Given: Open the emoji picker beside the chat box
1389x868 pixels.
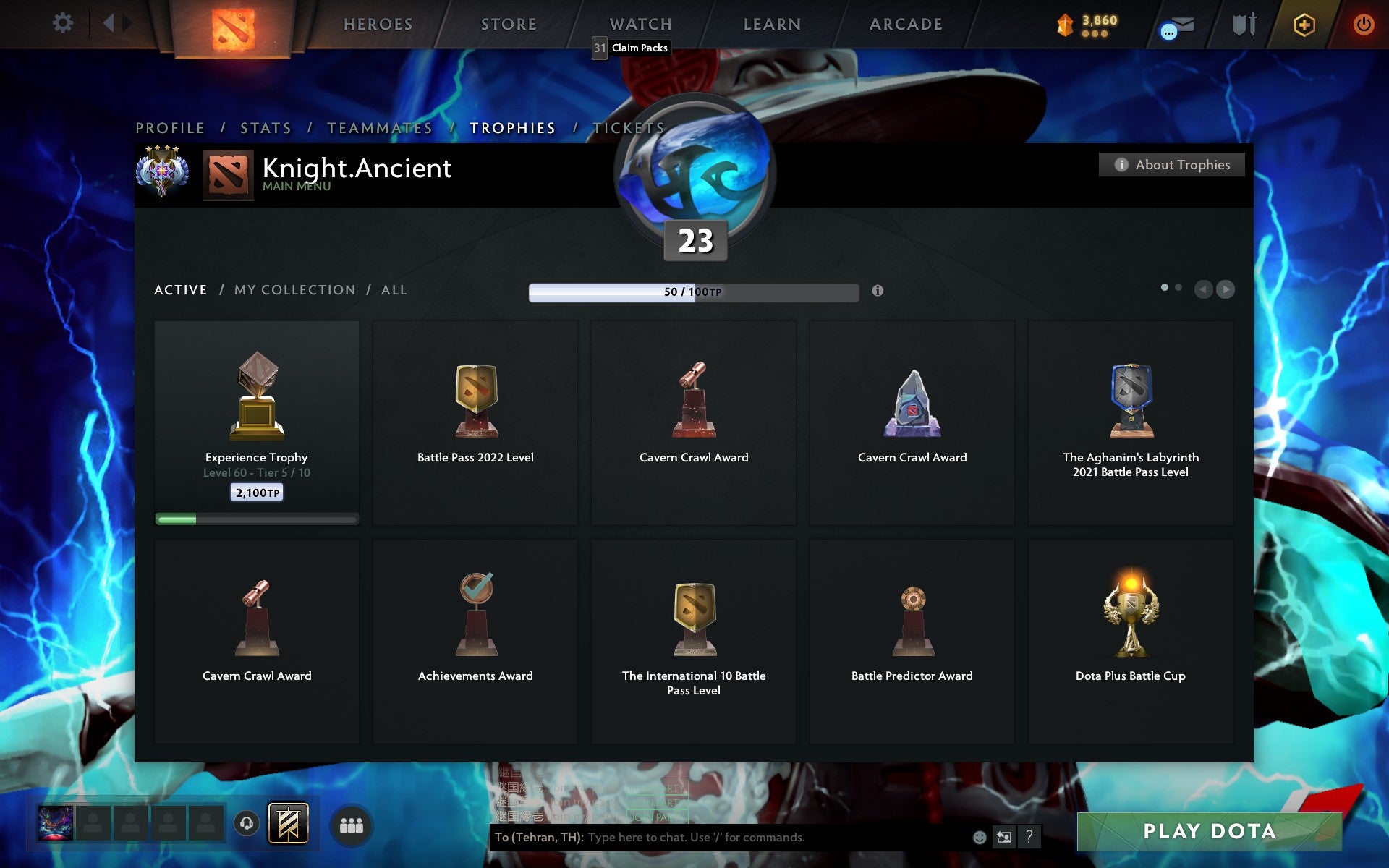Looking at the screenshot, I should [x=980, y=838].
